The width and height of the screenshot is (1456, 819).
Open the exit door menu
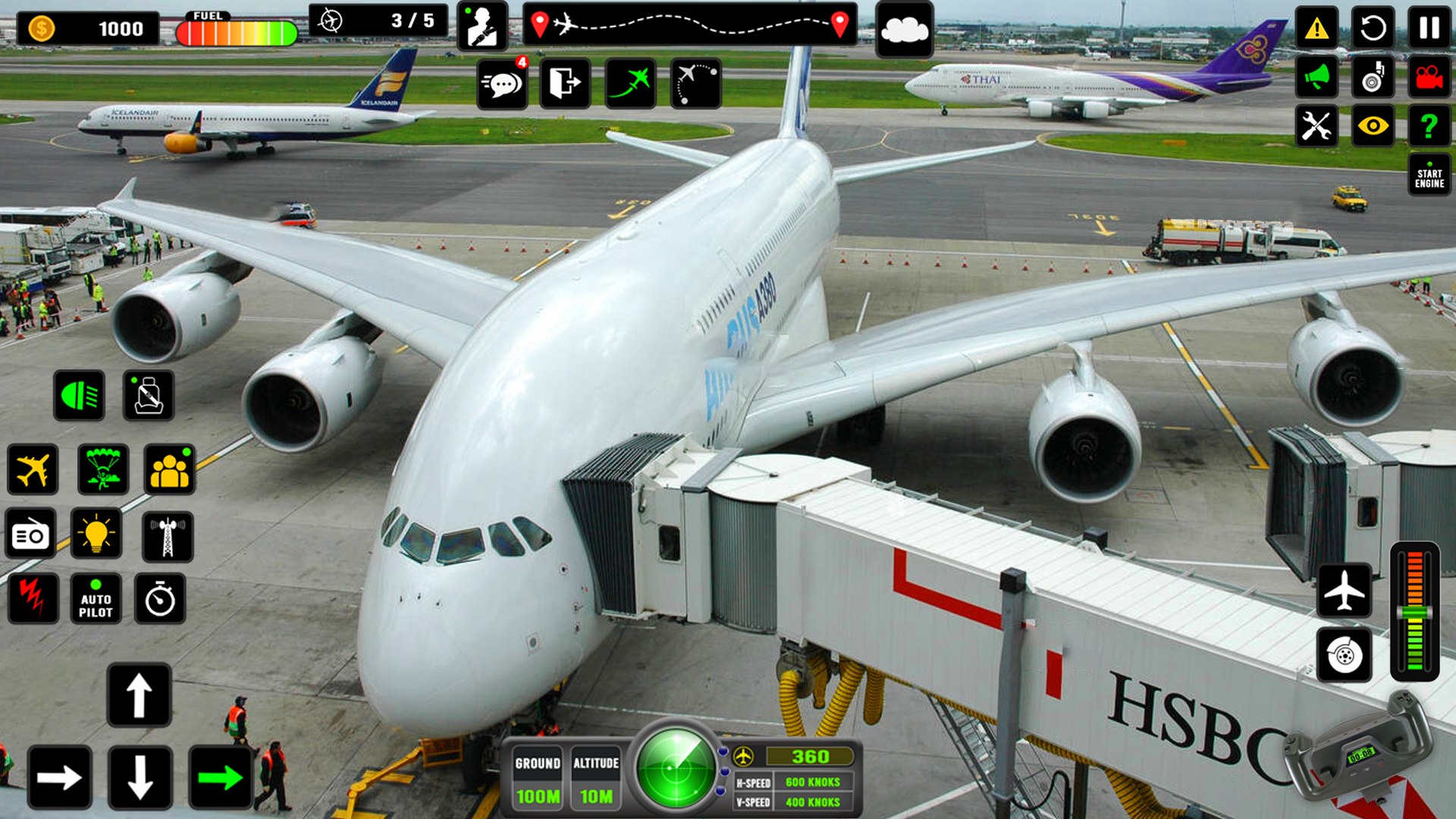pos(566,83)
